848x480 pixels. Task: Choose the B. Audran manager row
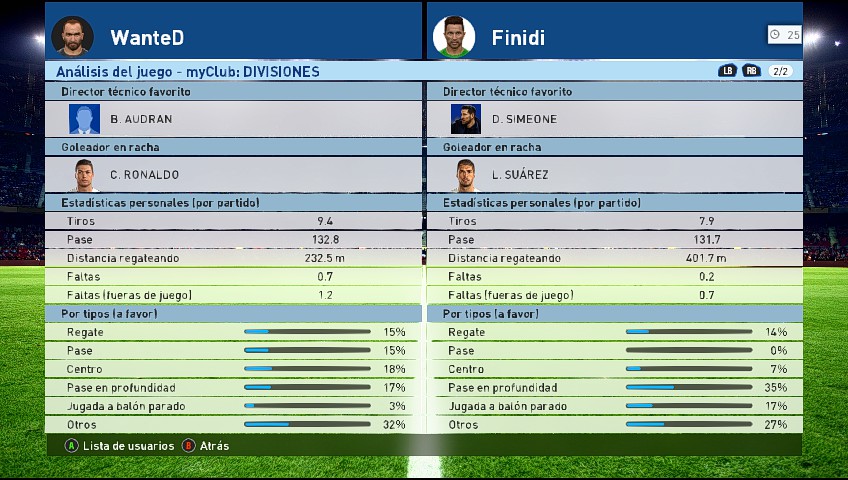click(x=232, y=119)
